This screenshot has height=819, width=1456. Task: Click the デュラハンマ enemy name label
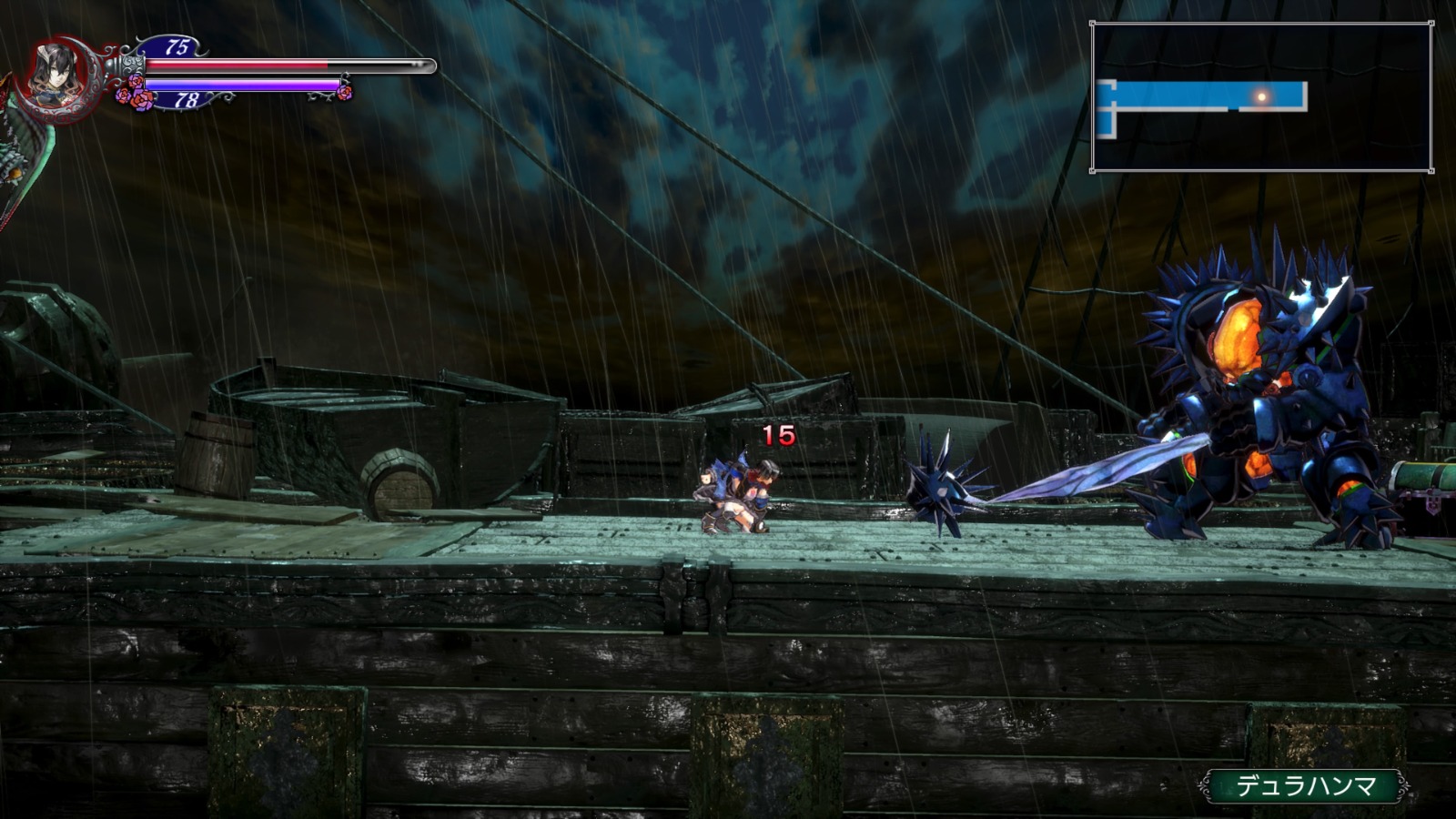1305,786
